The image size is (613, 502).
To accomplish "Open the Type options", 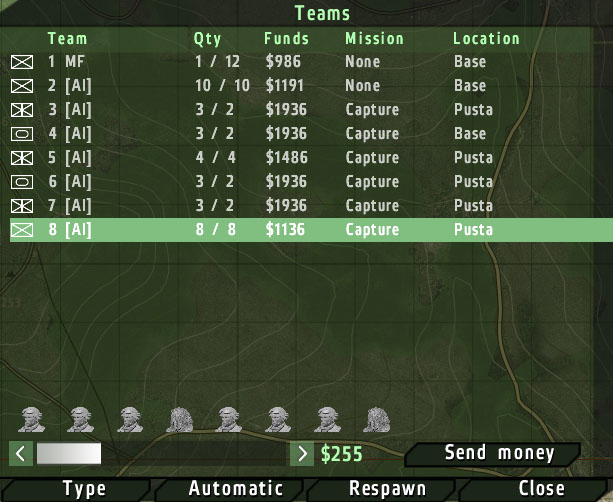I will click(84, 489).
